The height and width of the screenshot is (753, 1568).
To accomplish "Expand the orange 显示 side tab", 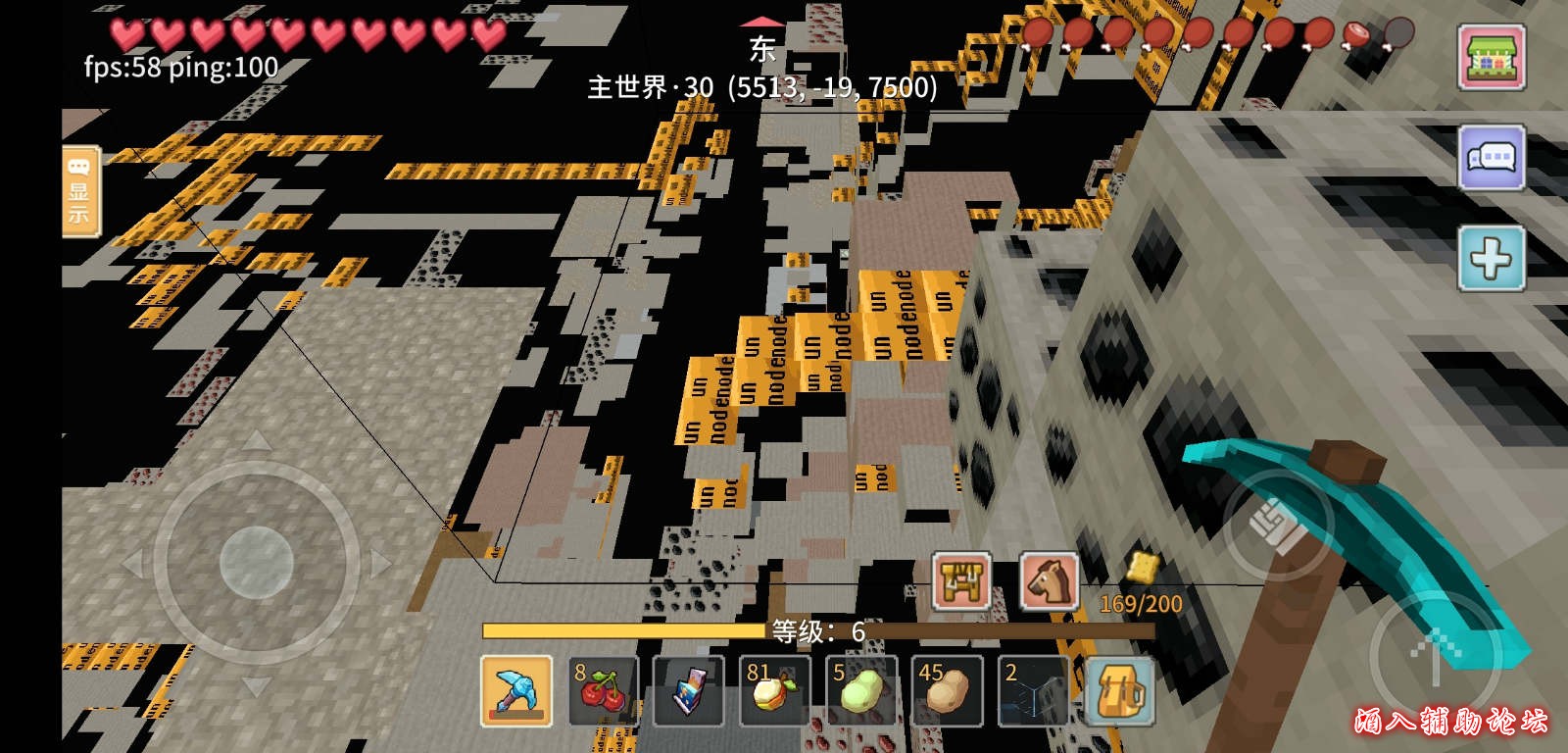I will pyautogui.click(x=79, y=191).
